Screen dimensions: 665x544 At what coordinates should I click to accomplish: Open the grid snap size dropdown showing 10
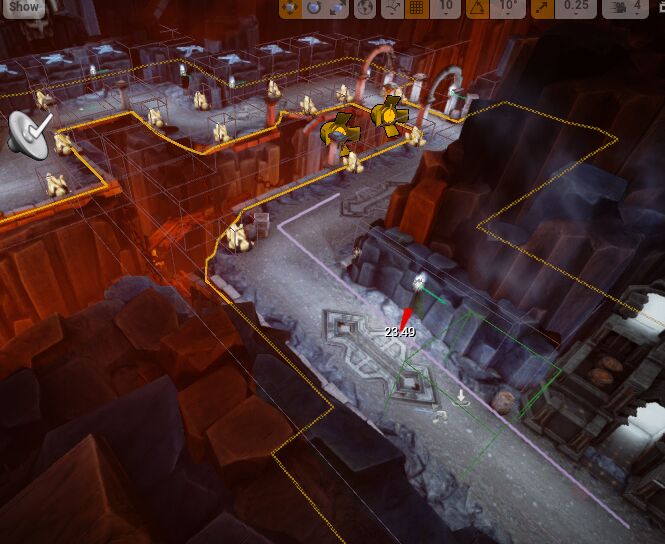coord(446,7)
